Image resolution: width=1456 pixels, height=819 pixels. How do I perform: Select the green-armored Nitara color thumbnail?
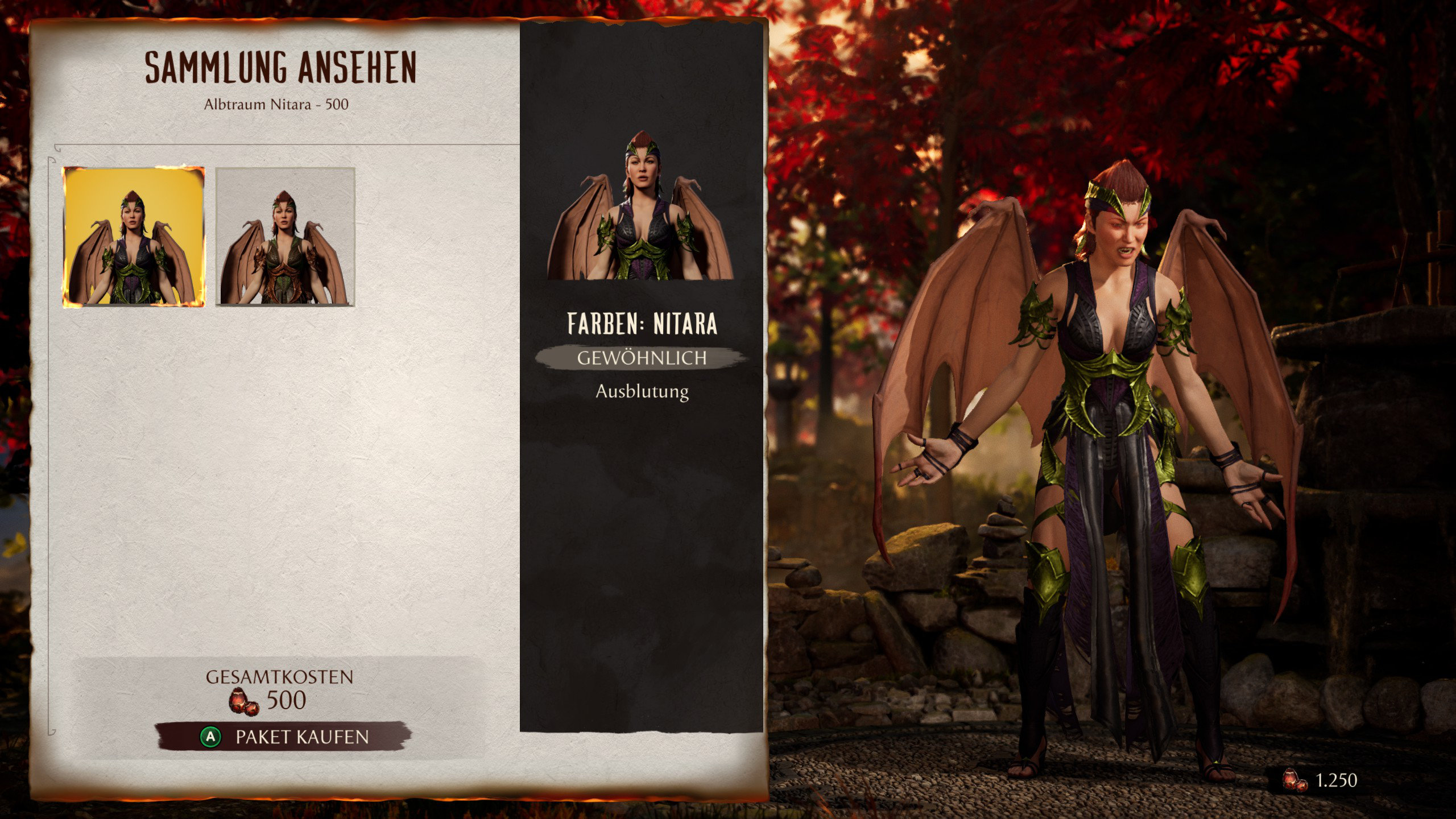click(133, 237)
